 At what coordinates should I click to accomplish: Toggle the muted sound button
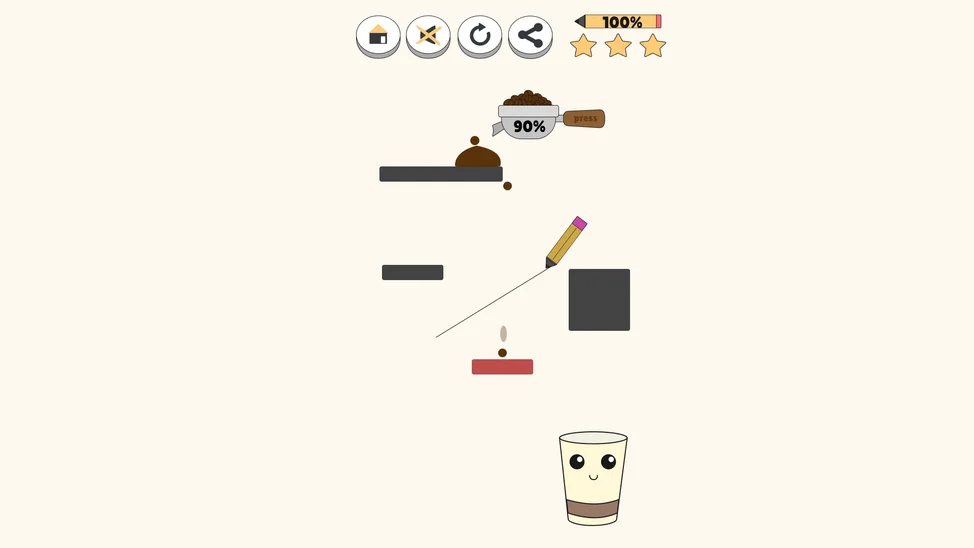[x=428, y=36]
